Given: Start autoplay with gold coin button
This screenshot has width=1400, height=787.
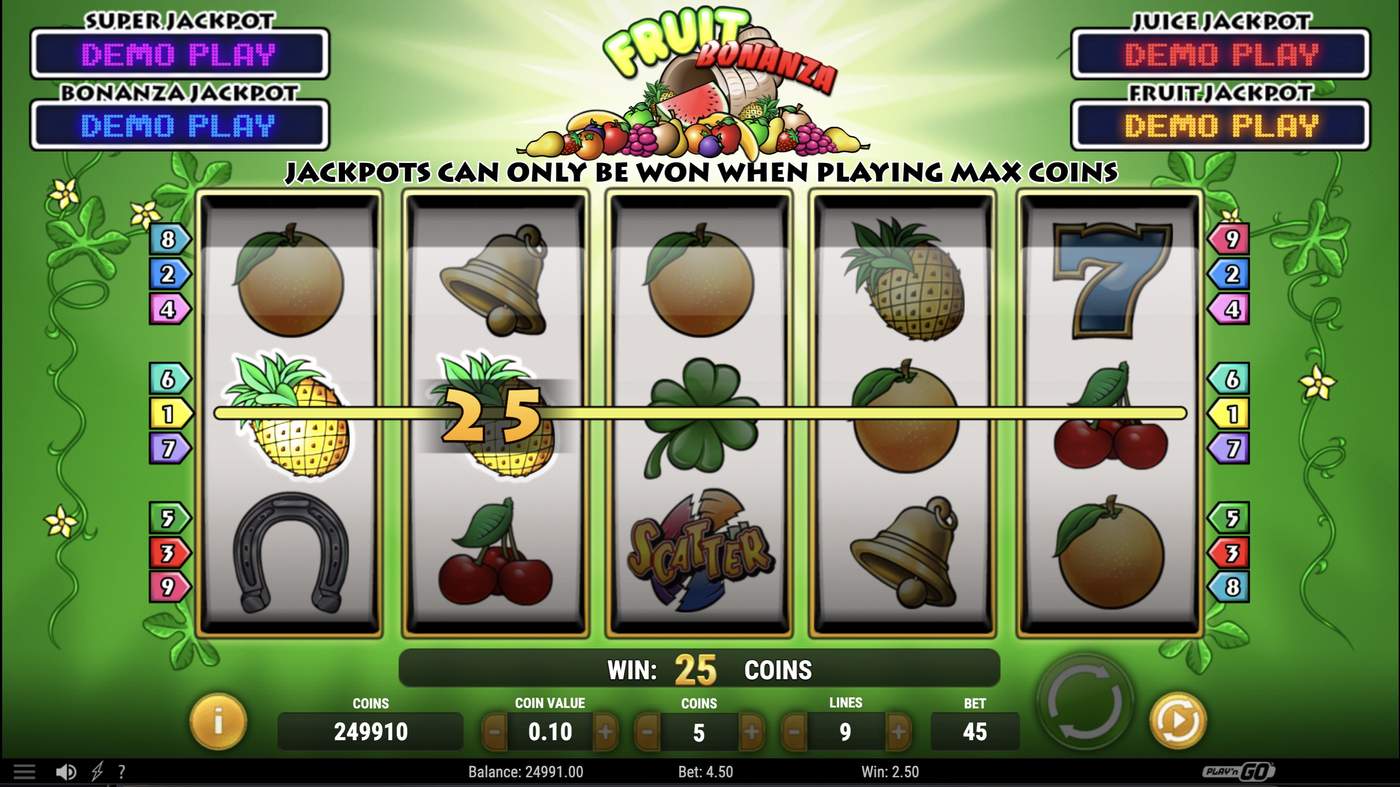Looking at the screenshot, I should coord(1177,718).
